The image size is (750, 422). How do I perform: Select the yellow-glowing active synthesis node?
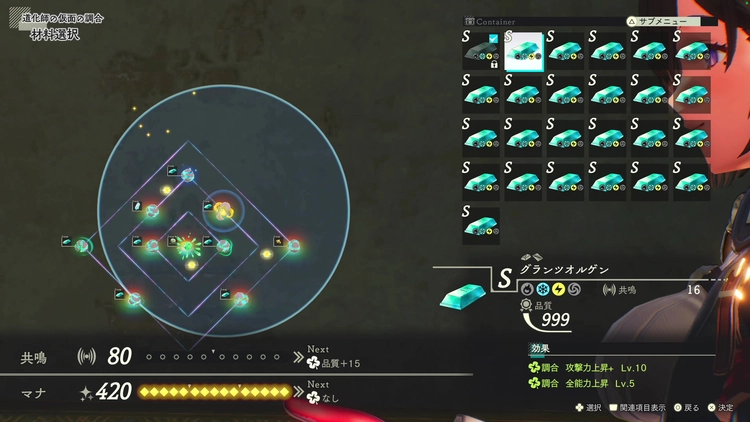click(224, 209)
